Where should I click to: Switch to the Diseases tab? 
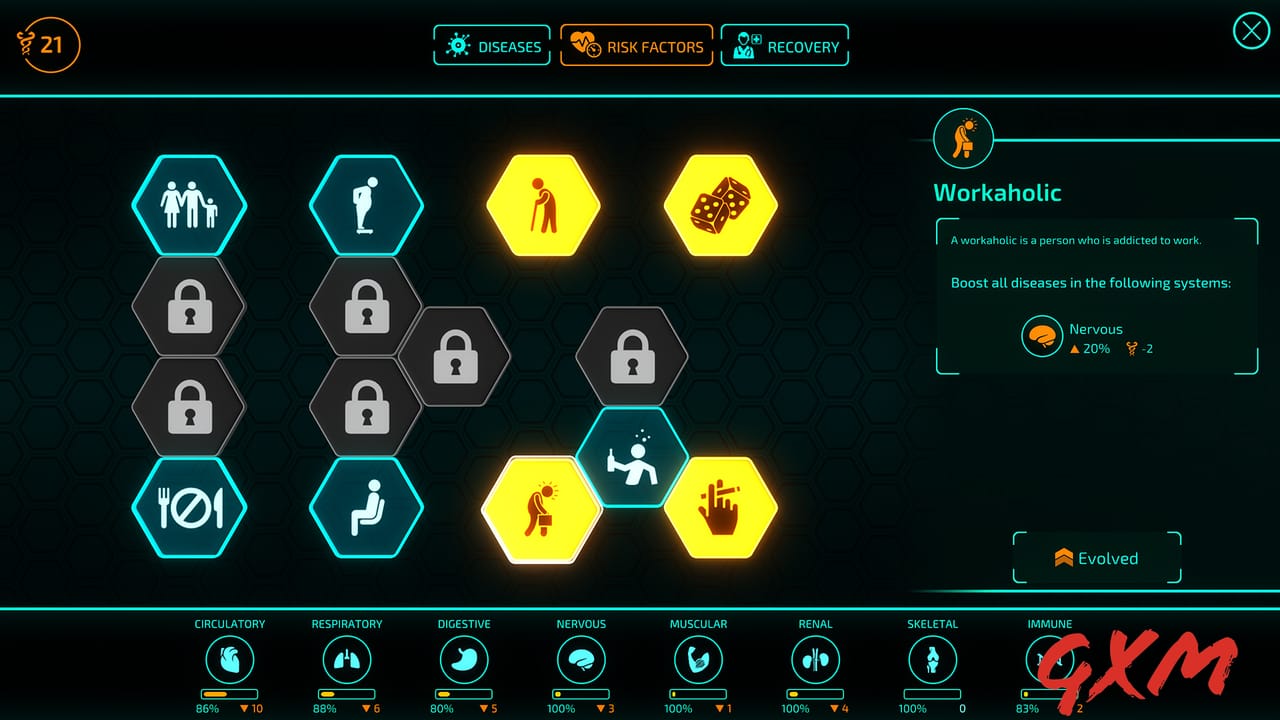(492, 45)
